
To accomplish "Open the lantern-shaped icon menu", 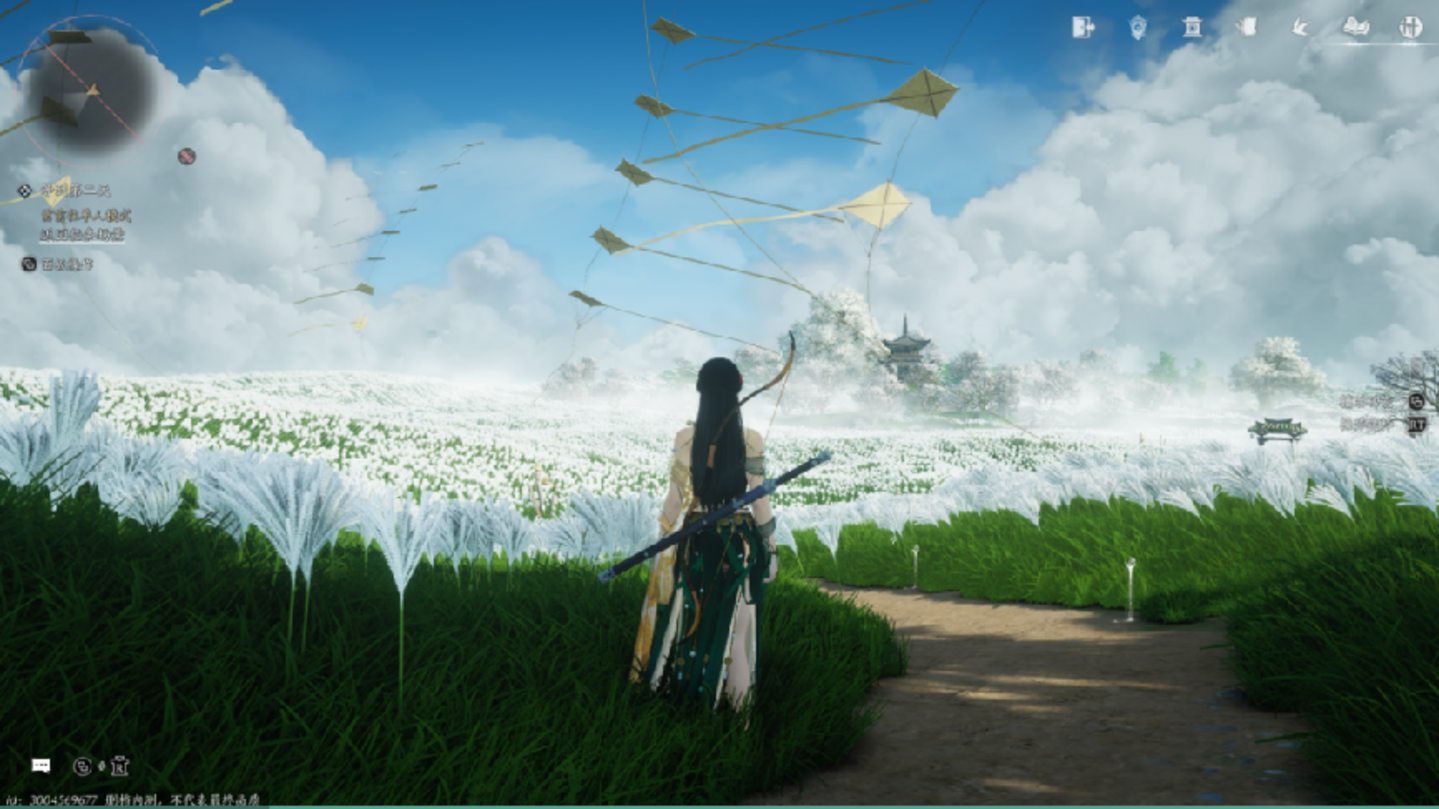I will click(x=1138, y=27).
